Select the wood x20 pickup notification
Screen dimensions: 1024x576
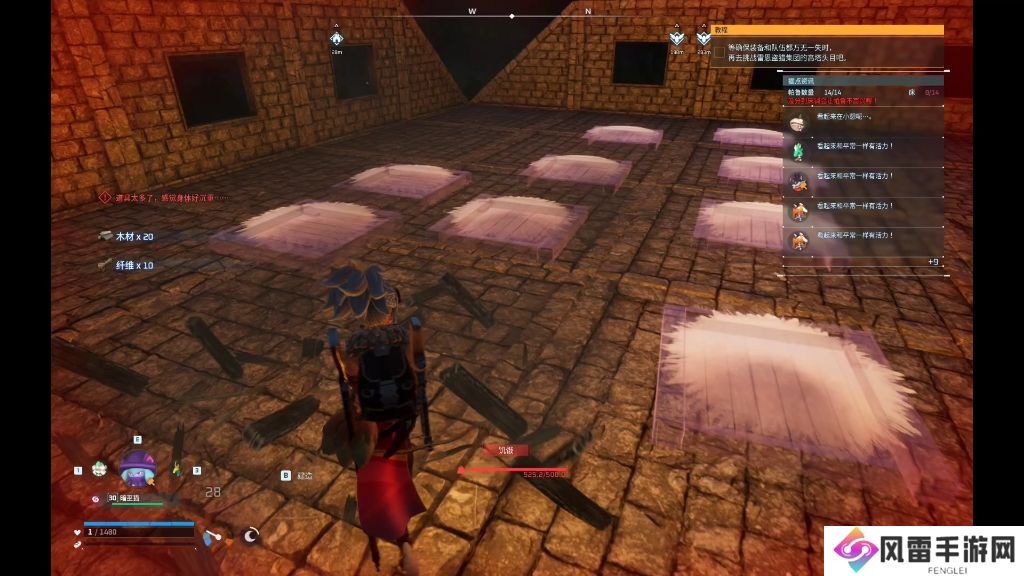126,236
